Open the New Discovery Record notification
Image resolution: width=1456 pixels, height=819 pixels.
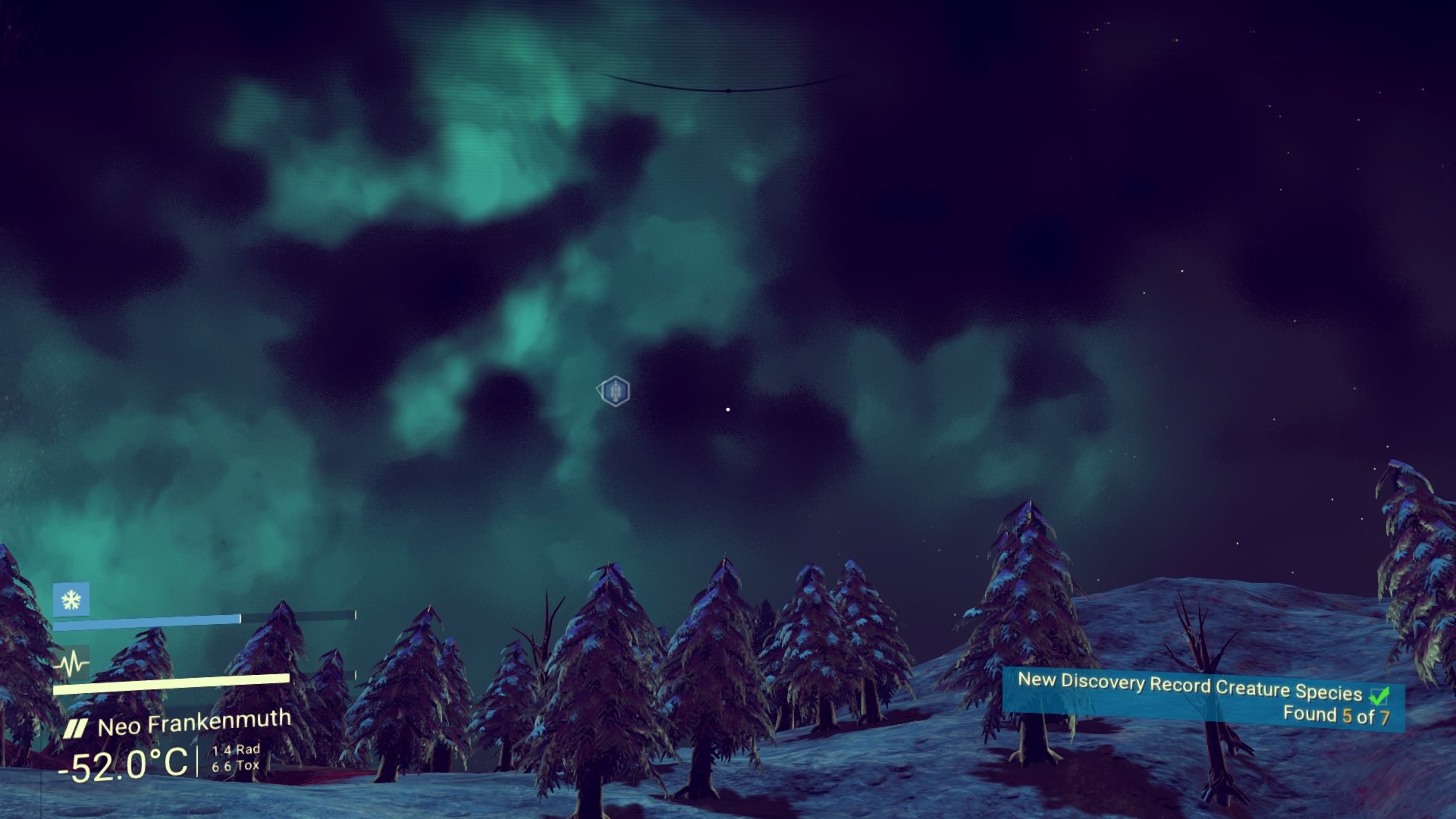pos(1203,699)
